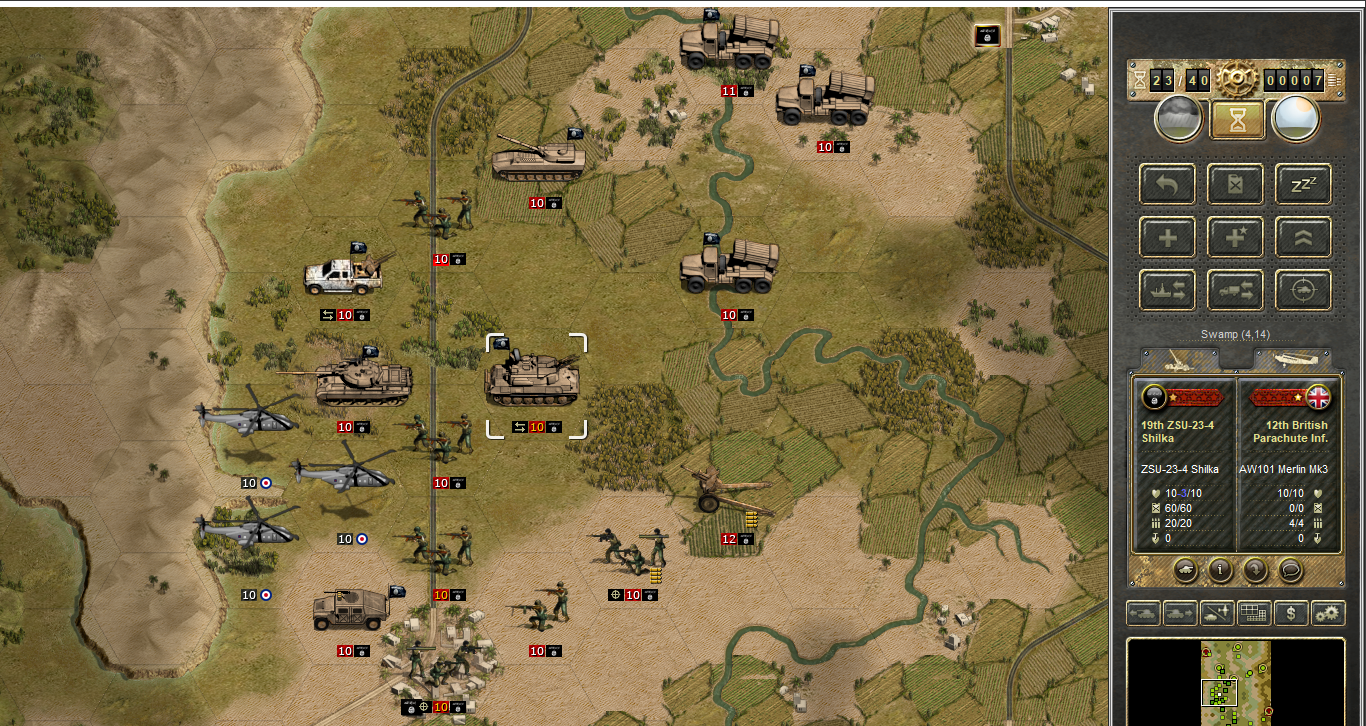Open the purchase screen dollar button
The height and width of the screenshot is (726, 1366).
tap(1291, 613)
